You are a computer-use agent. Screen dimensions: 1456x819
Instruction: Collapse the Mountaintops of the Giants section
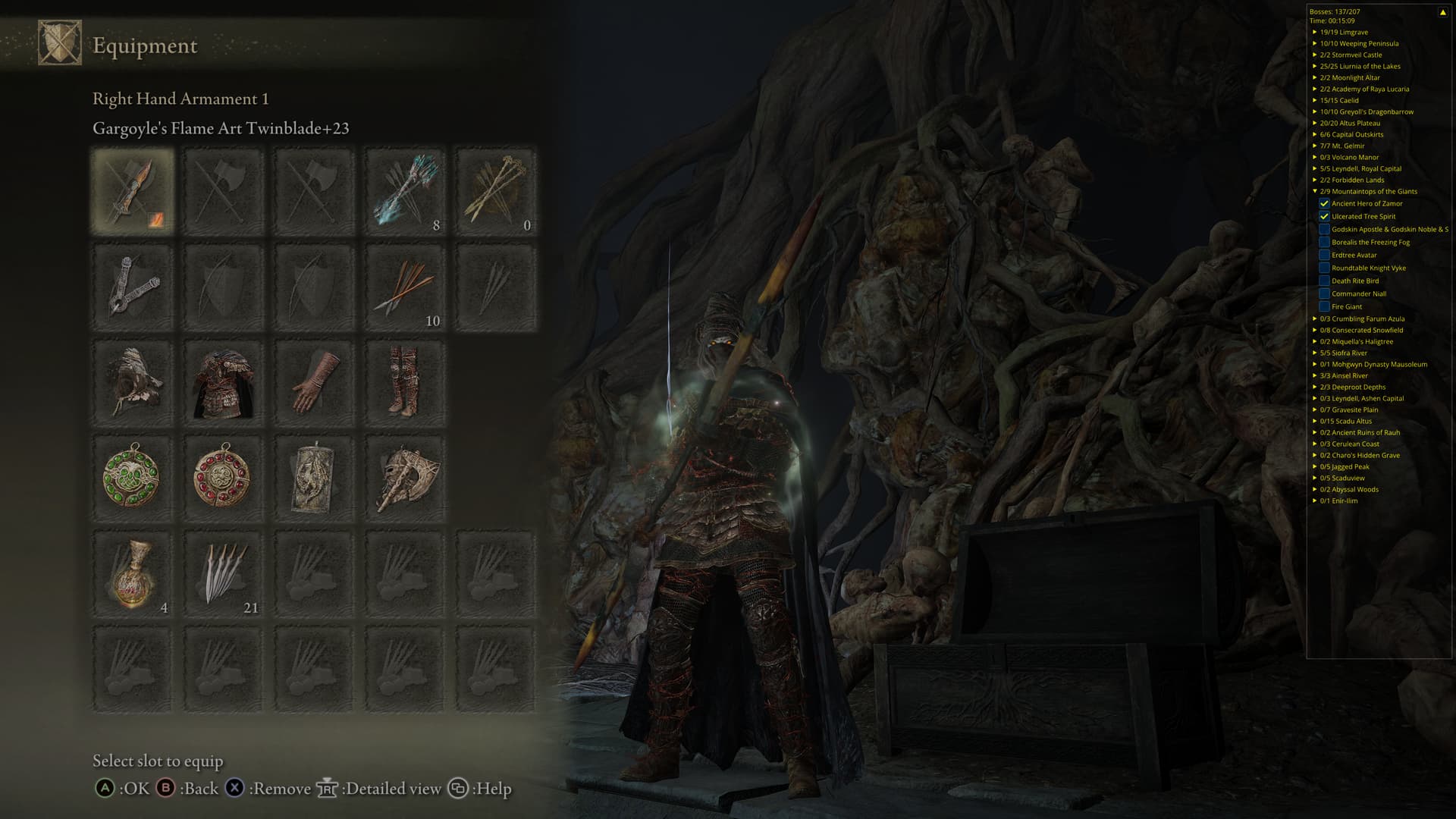point(1315,191)
